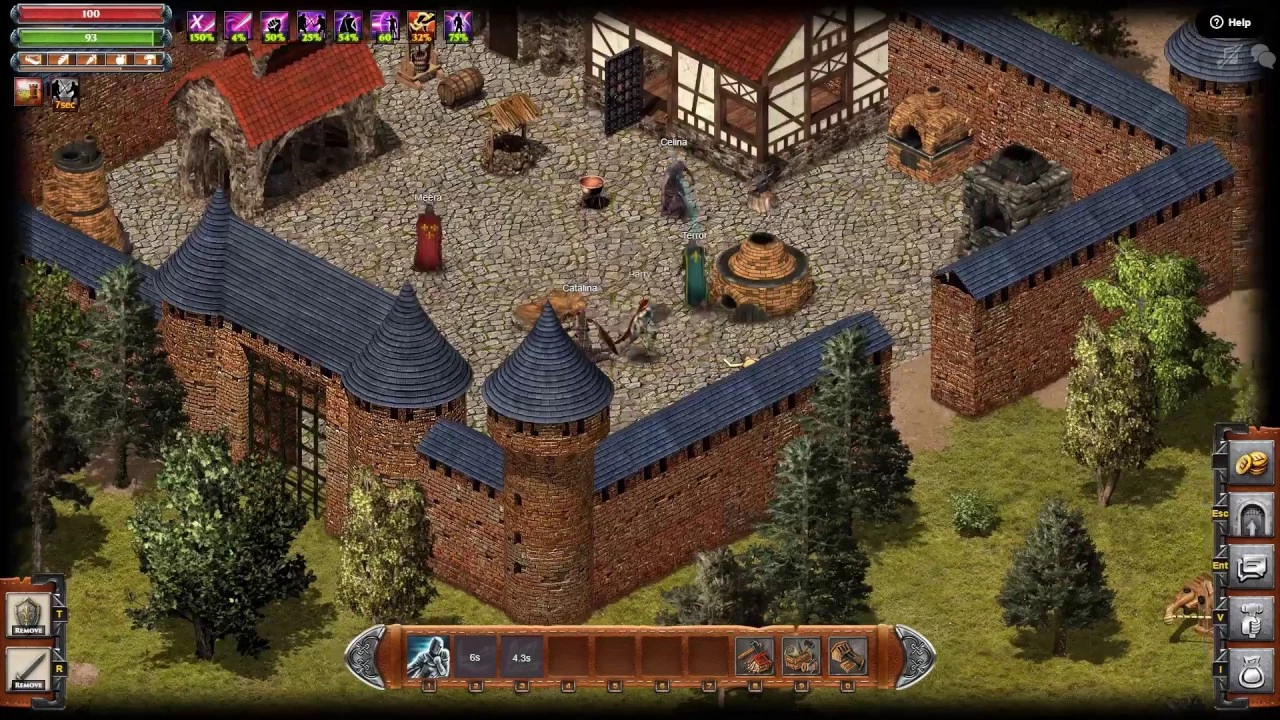
Task: Select the anvil and hammer crafting icon
Action: [801, 656]
